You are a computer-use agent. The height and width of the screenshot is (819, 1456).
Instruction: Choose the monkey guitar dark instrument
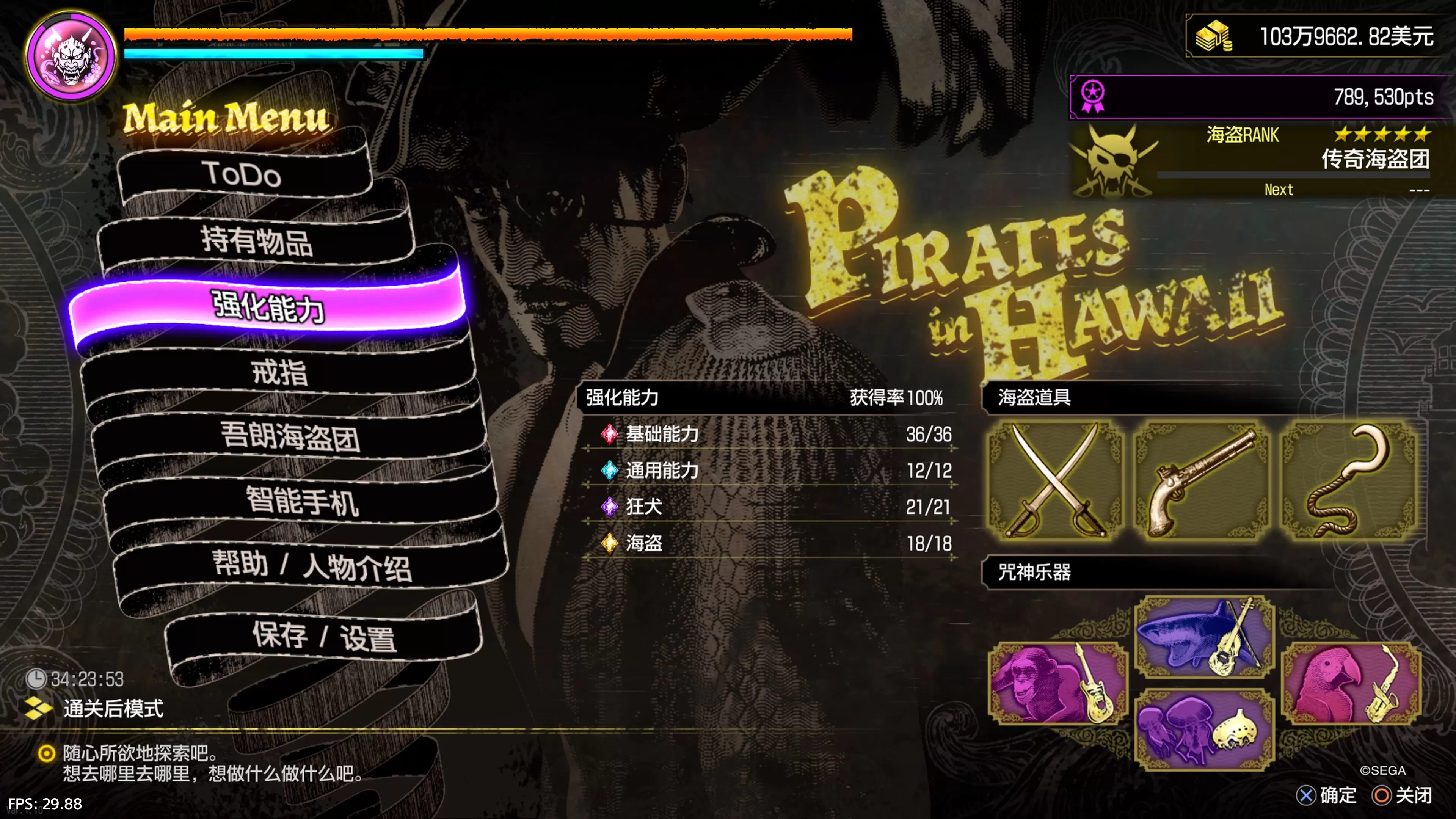pyautogui.click(x=1056, y=683)
